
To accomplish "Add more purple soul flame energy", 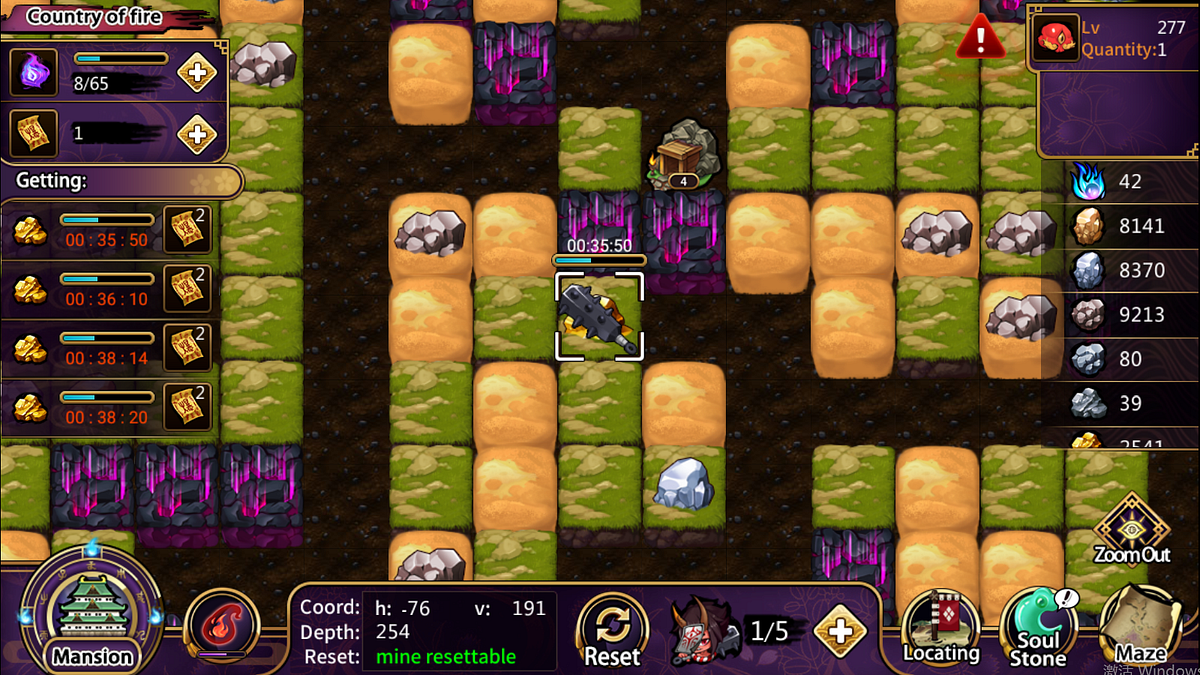I will pos(197,73).
